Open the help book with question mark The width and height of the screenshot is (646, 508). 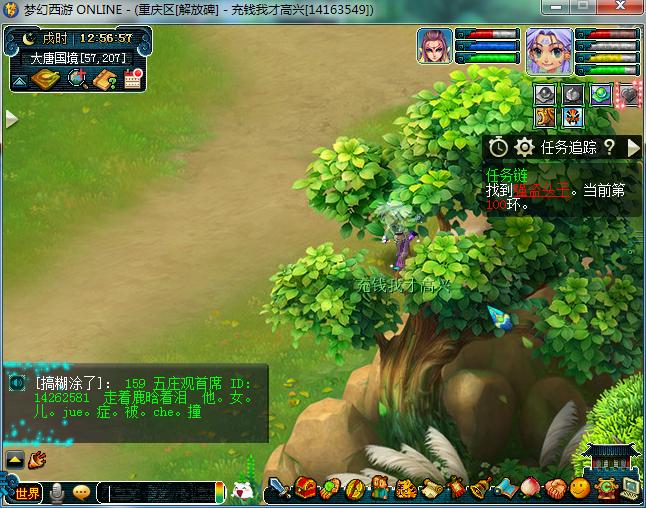105,79
